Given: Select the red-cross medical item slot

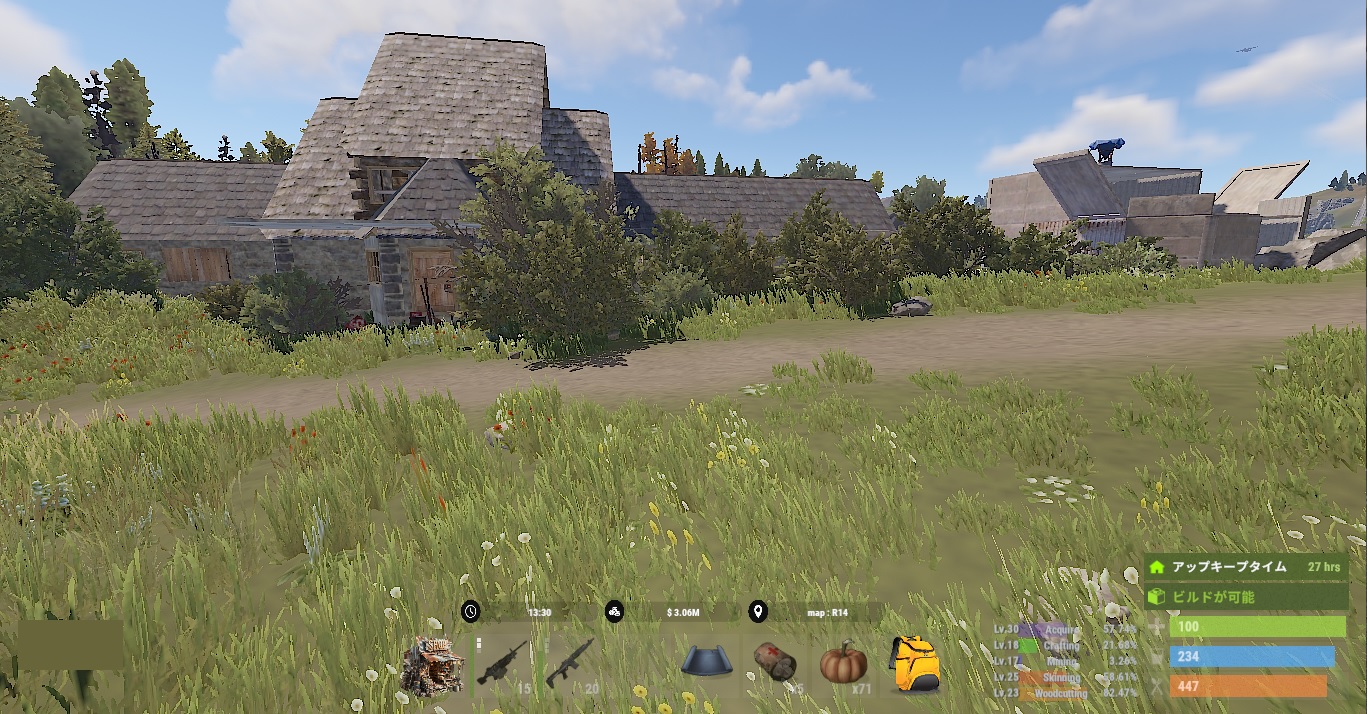Looking at the screenshot, I should point(775,663).
